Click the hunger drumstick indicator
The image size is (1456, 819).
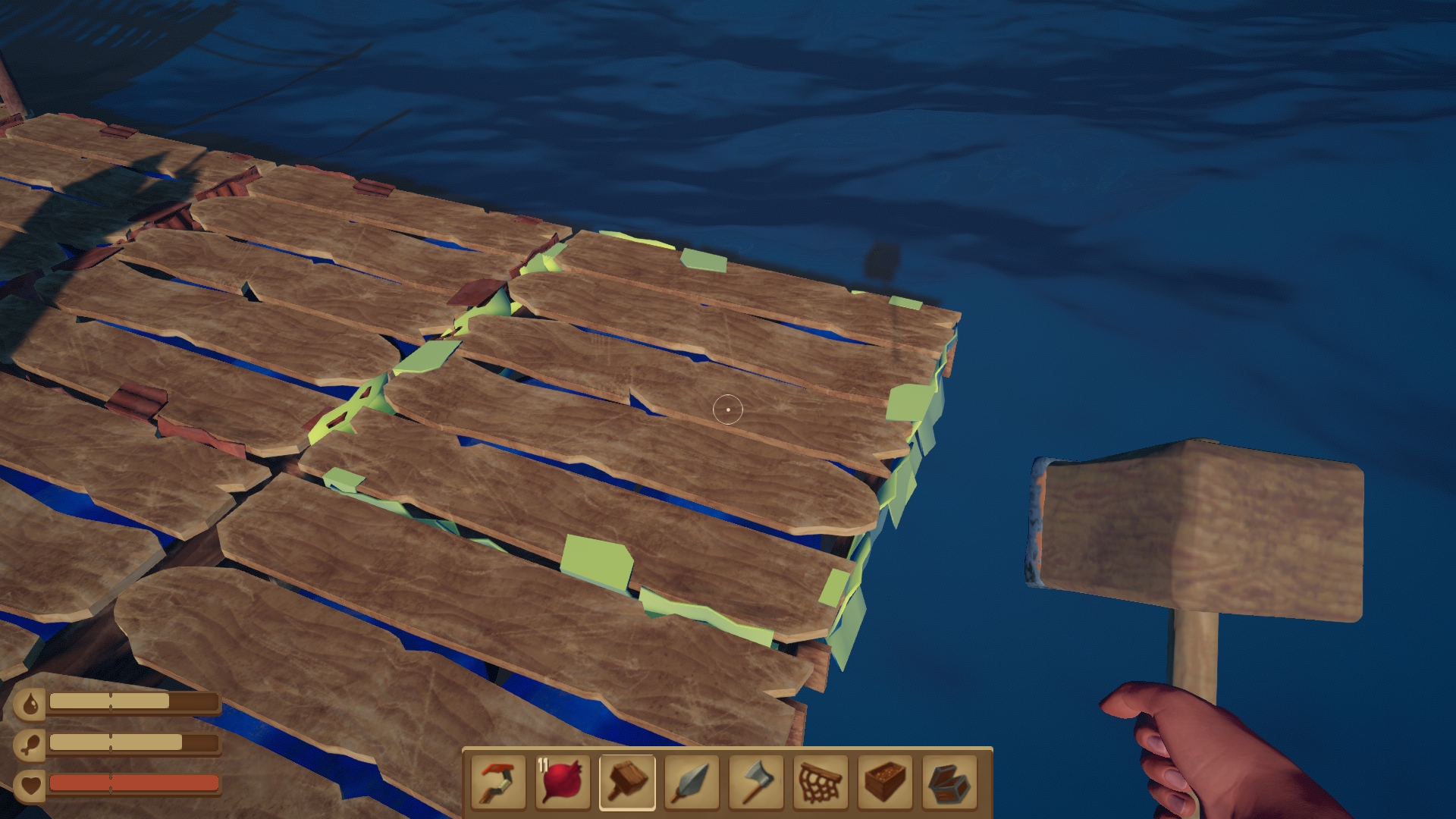click(x=31, y=745)
